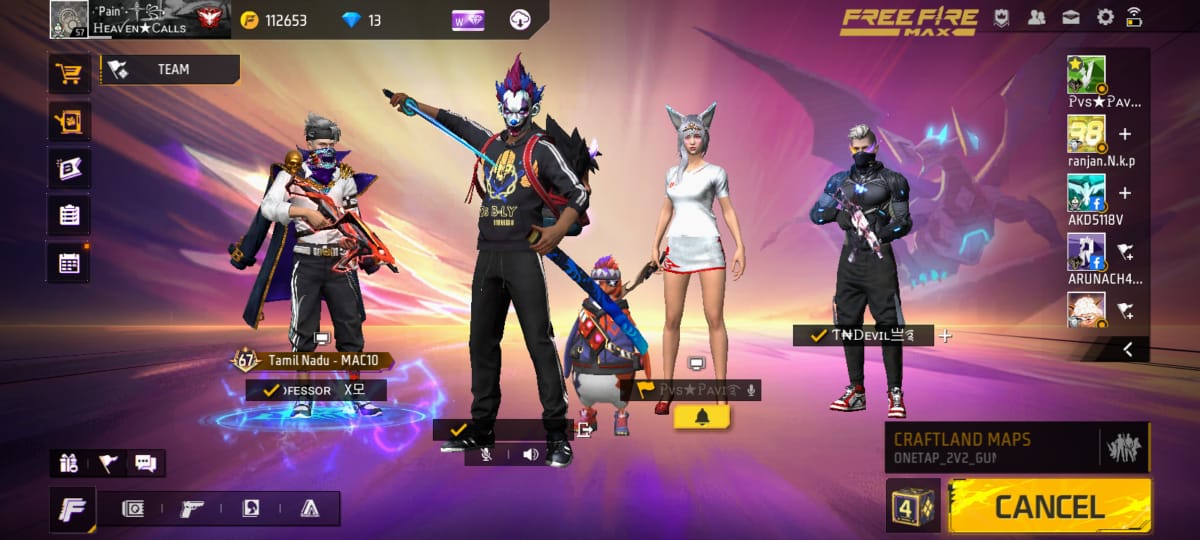
Task: Open the friends list icon
Action: pyautogui.click(x=1036, y=17)
